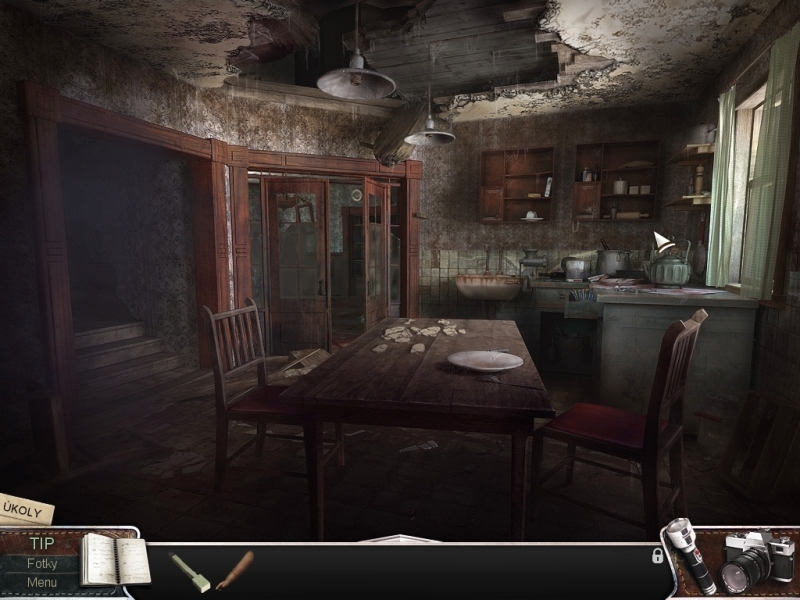The width and height of the screenshot is (800, 600).
Task: Expand the inventory panel center arrow
Action: 400,540
